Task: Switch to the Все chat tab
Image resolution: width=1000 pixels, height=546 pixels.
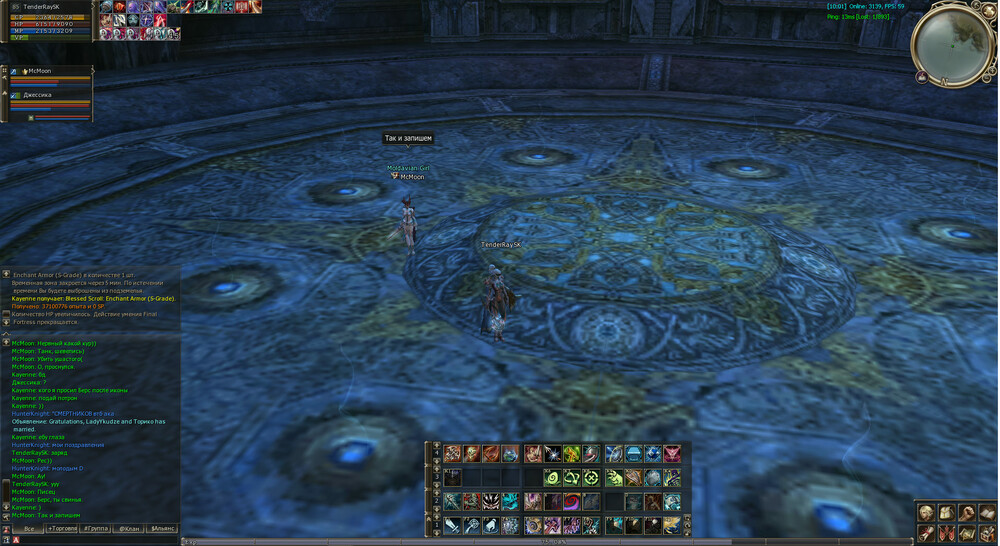Action: [x=29, y=528]
